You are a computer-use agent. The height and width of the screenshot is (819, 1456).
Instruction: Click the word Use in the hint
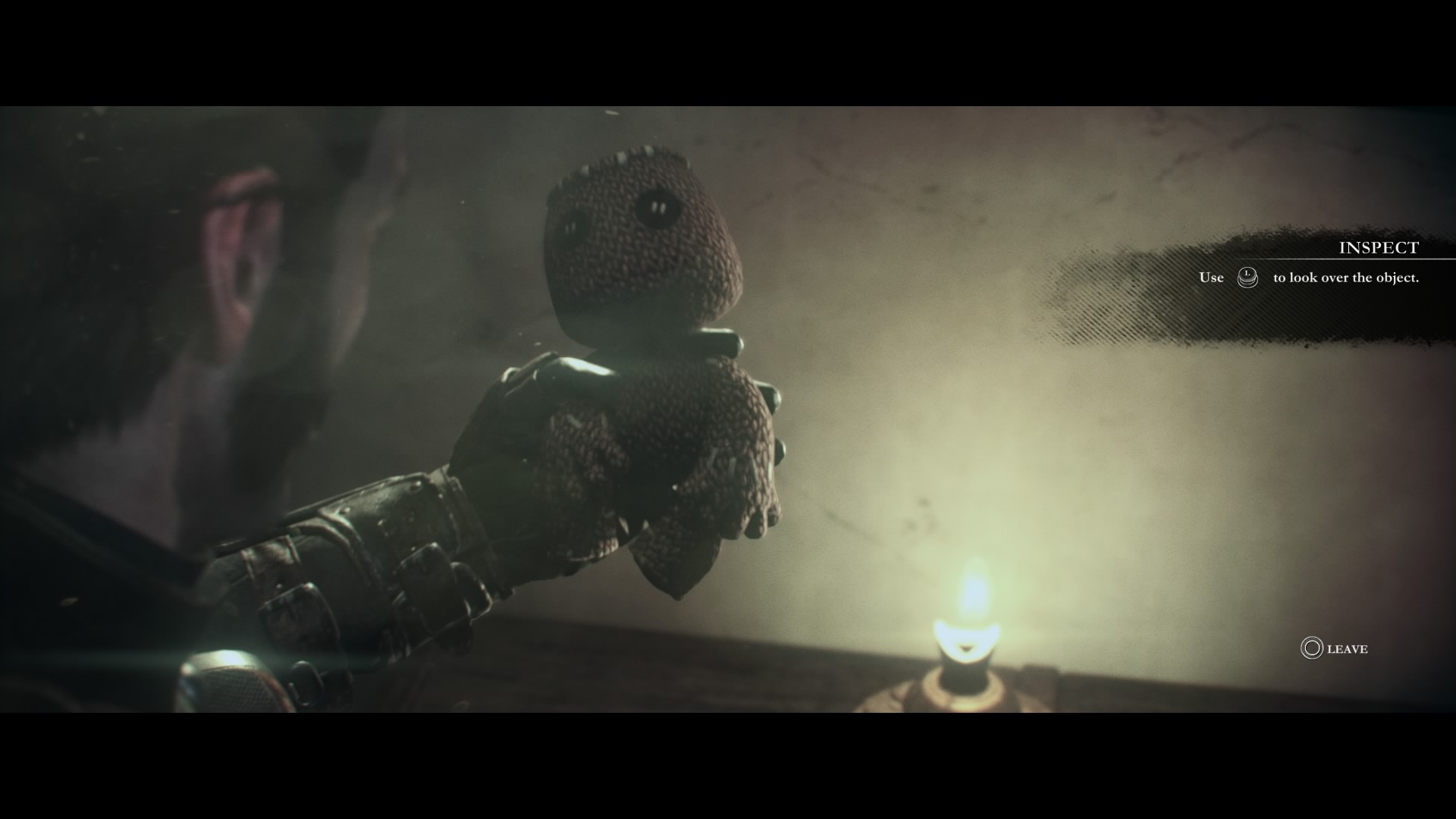(x=1213, y=278)
